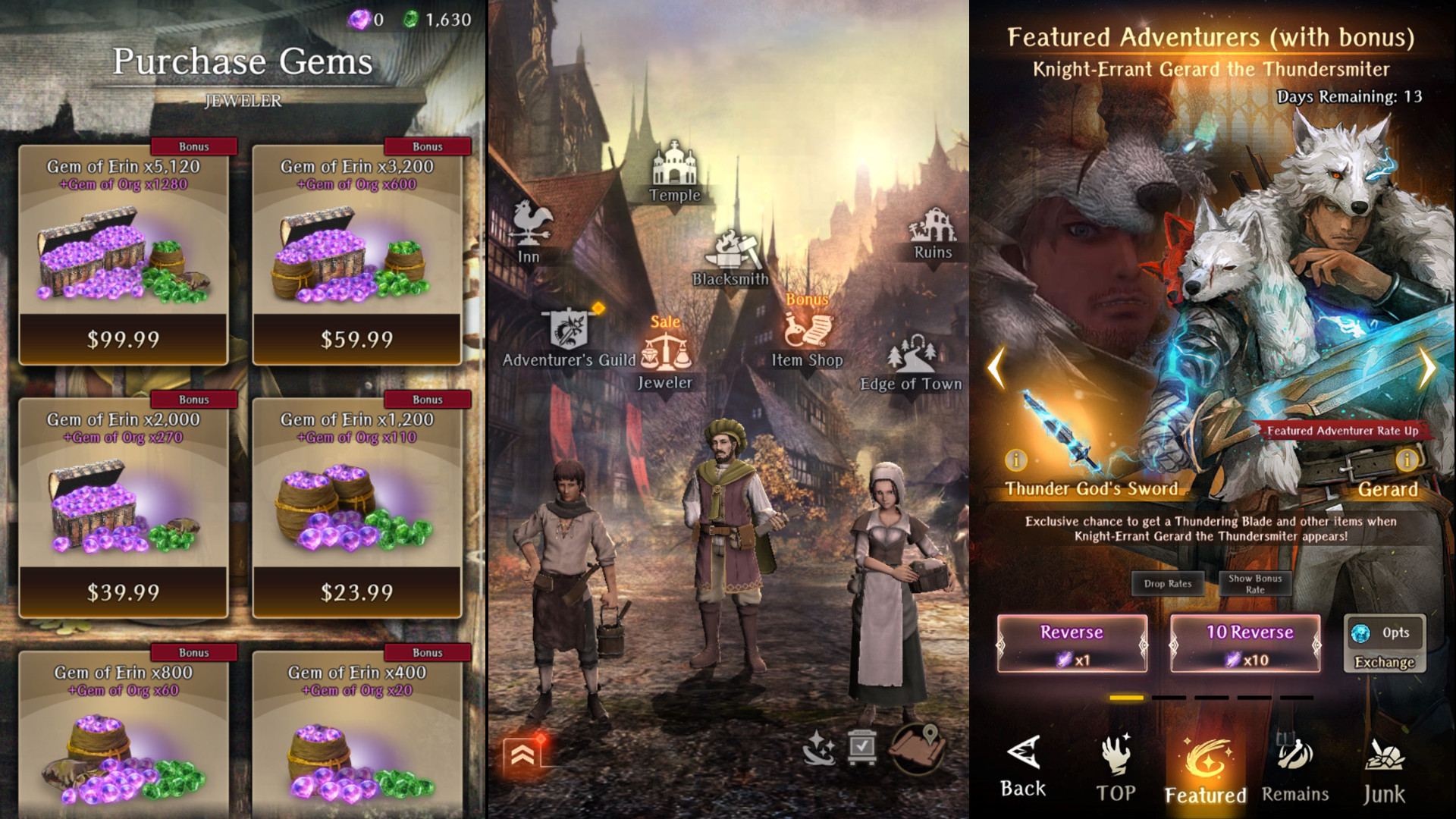The height and width of the screenshot is (819, 1456).
Task: Open the world map icon
Action: [918, 748]
